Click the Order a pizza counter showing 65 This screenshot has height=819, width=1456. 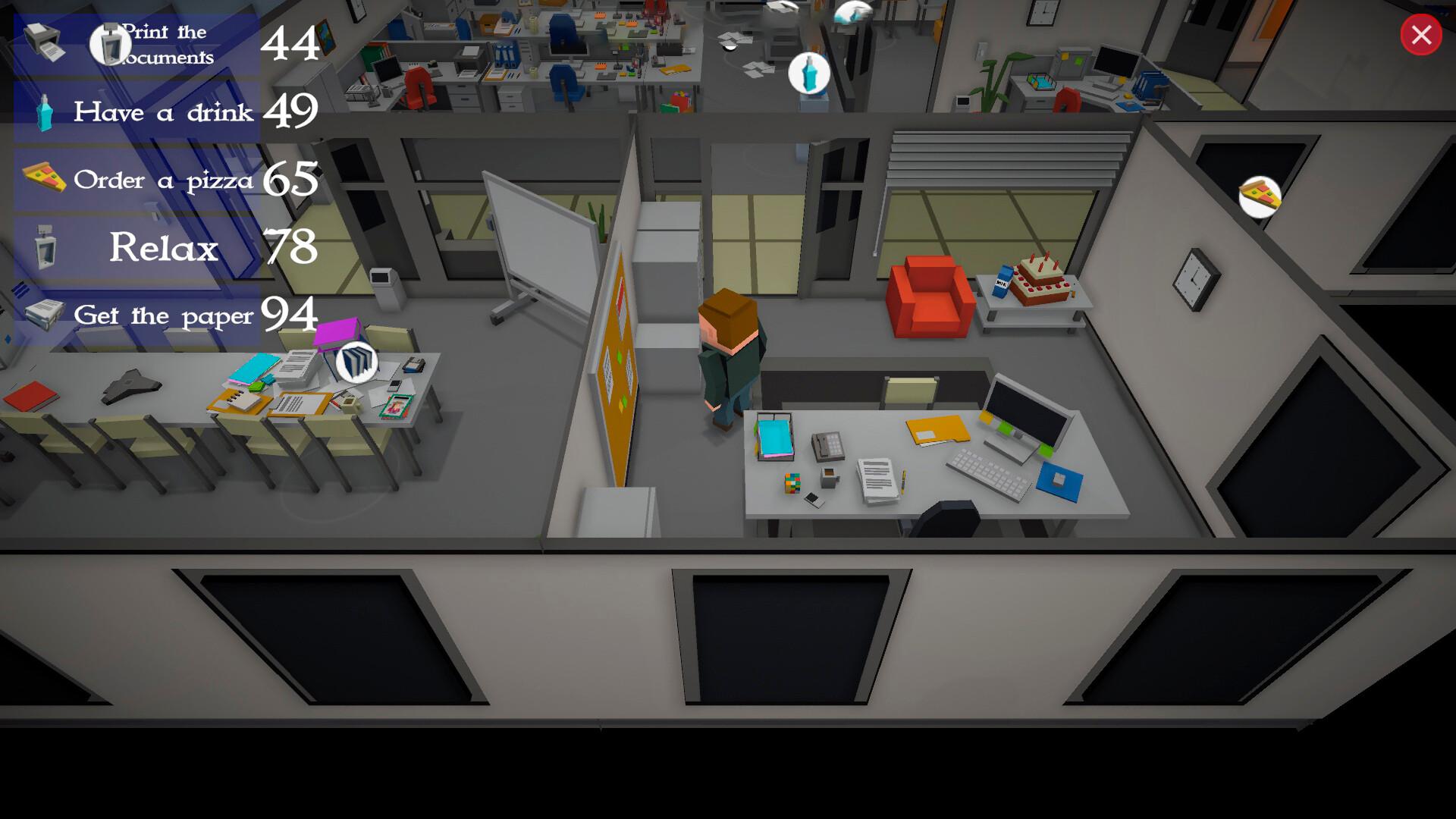pos(291,180)
